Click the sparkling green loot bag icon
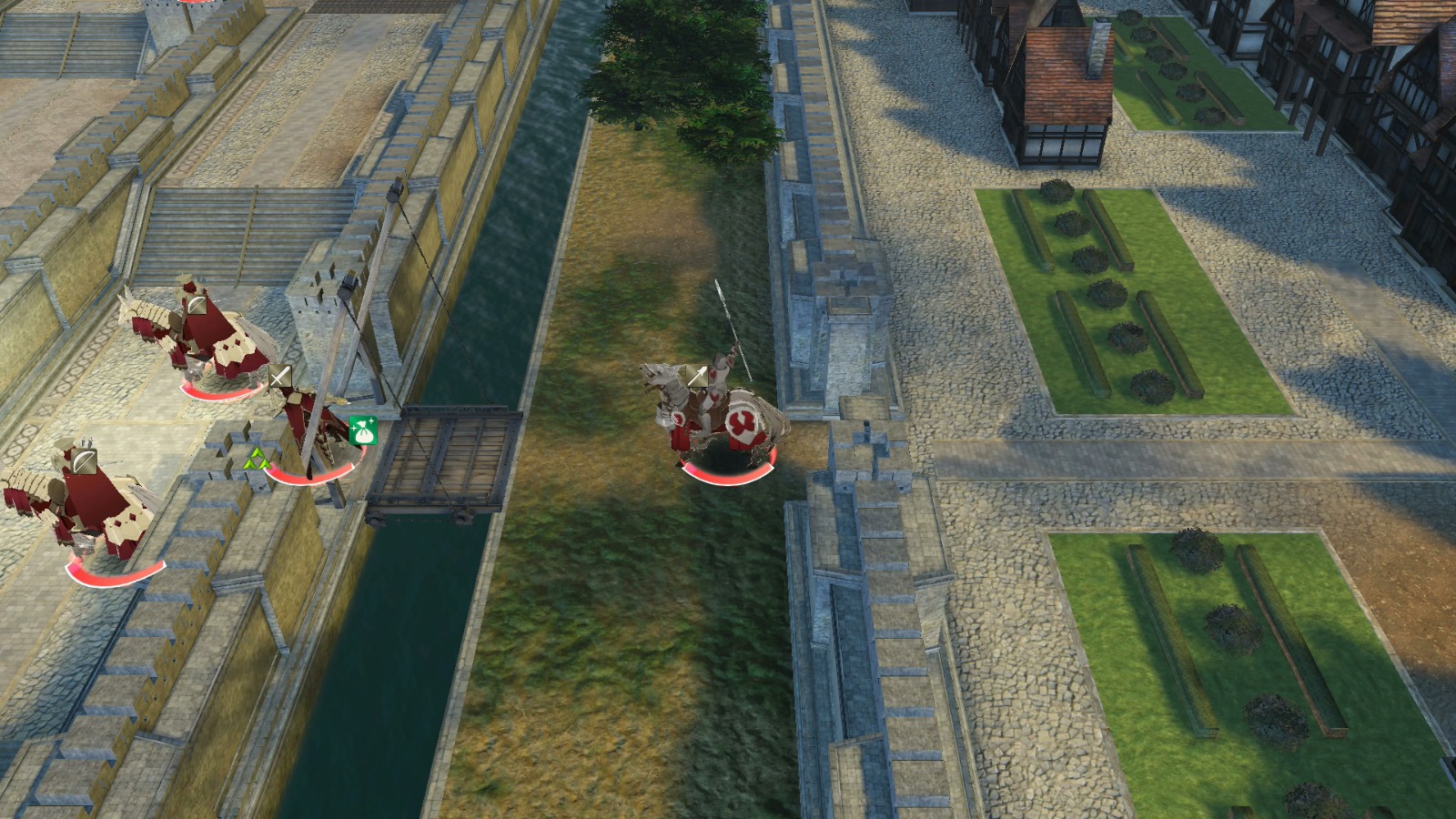Image resolution: width=1456 pixels, height=819 pixels. (363, 430)
